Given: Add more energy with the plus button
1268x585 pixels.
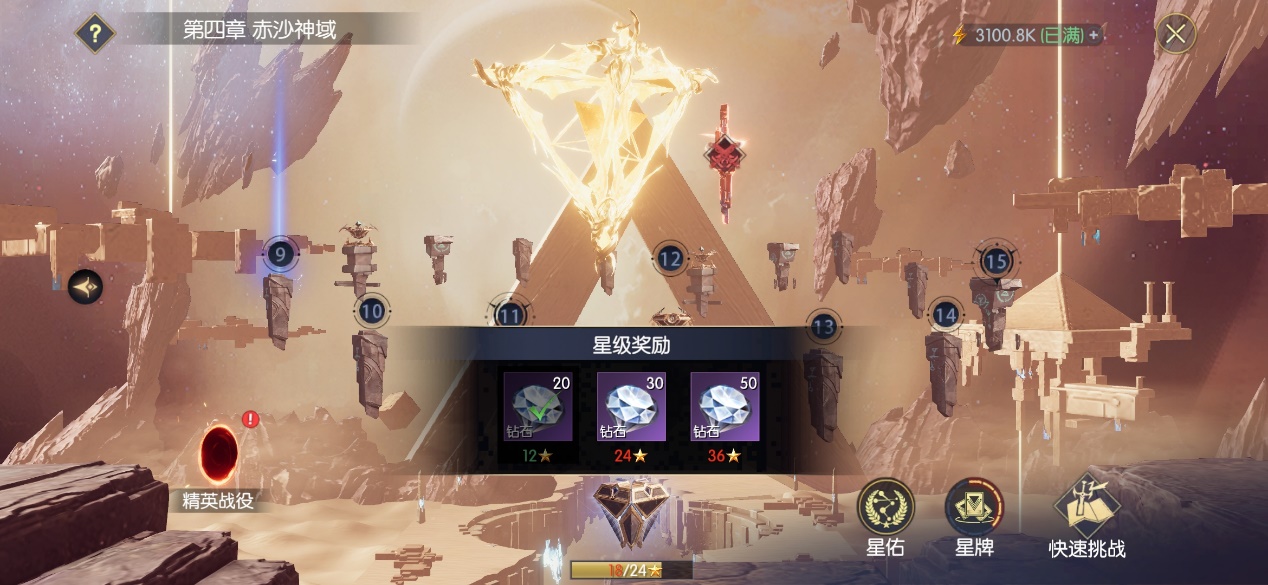Looking at the screenshot, I should (1094, 35).
